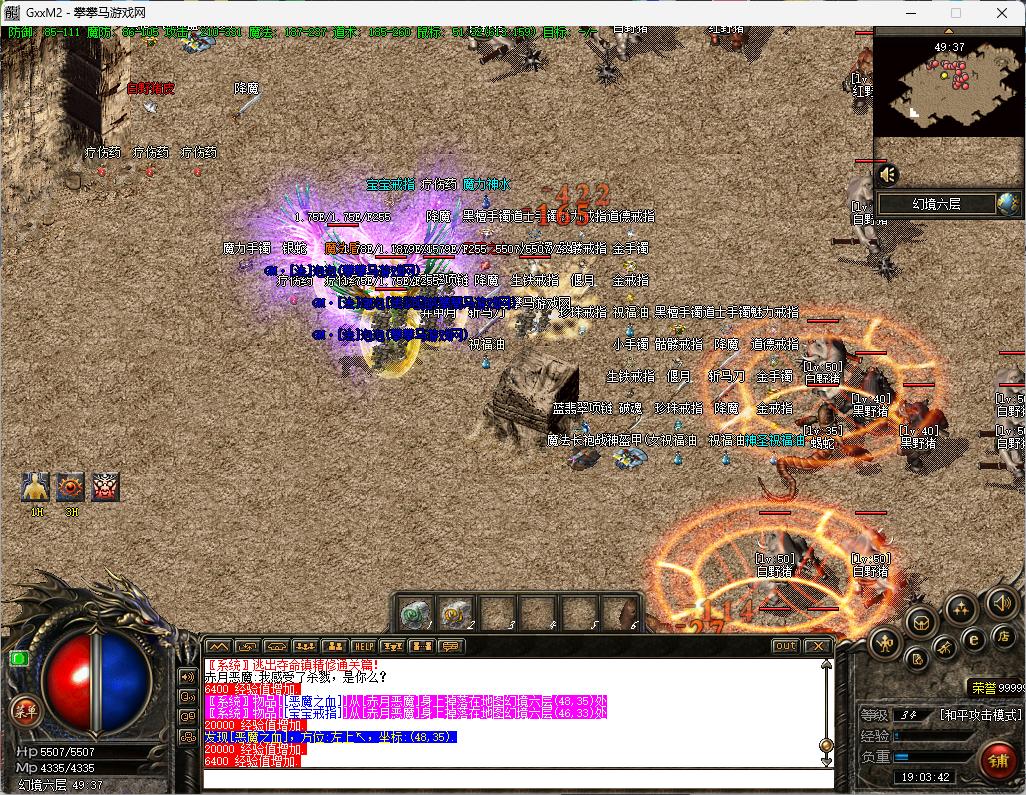Open the character figure round icon
The width and height of the screenshot is (1026, 795).
click(x=886, y=643)
